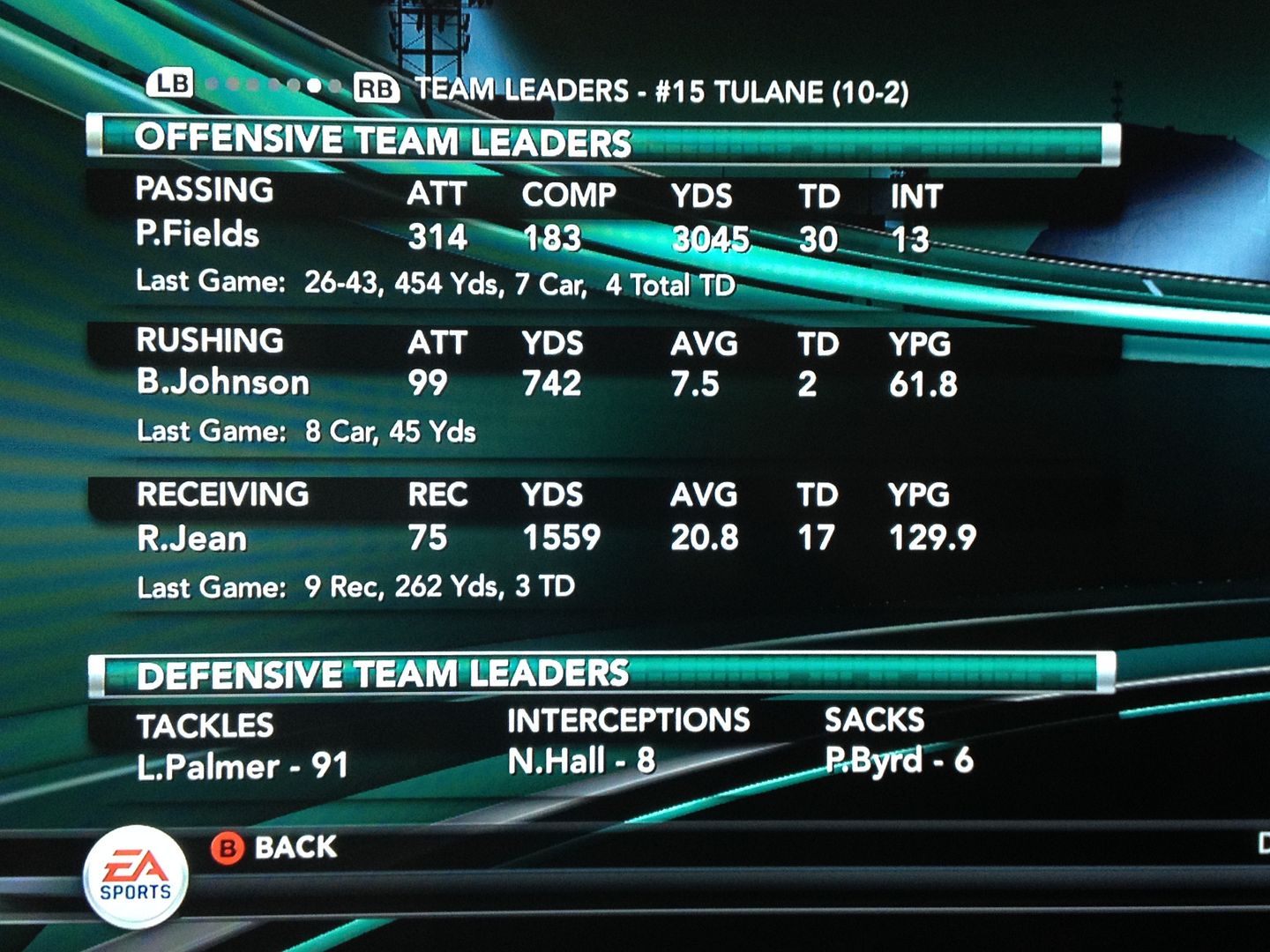Click the Defensive Team Leaders header bar
The height and width of the screenshot is (952, 1270).
[603, 674]
